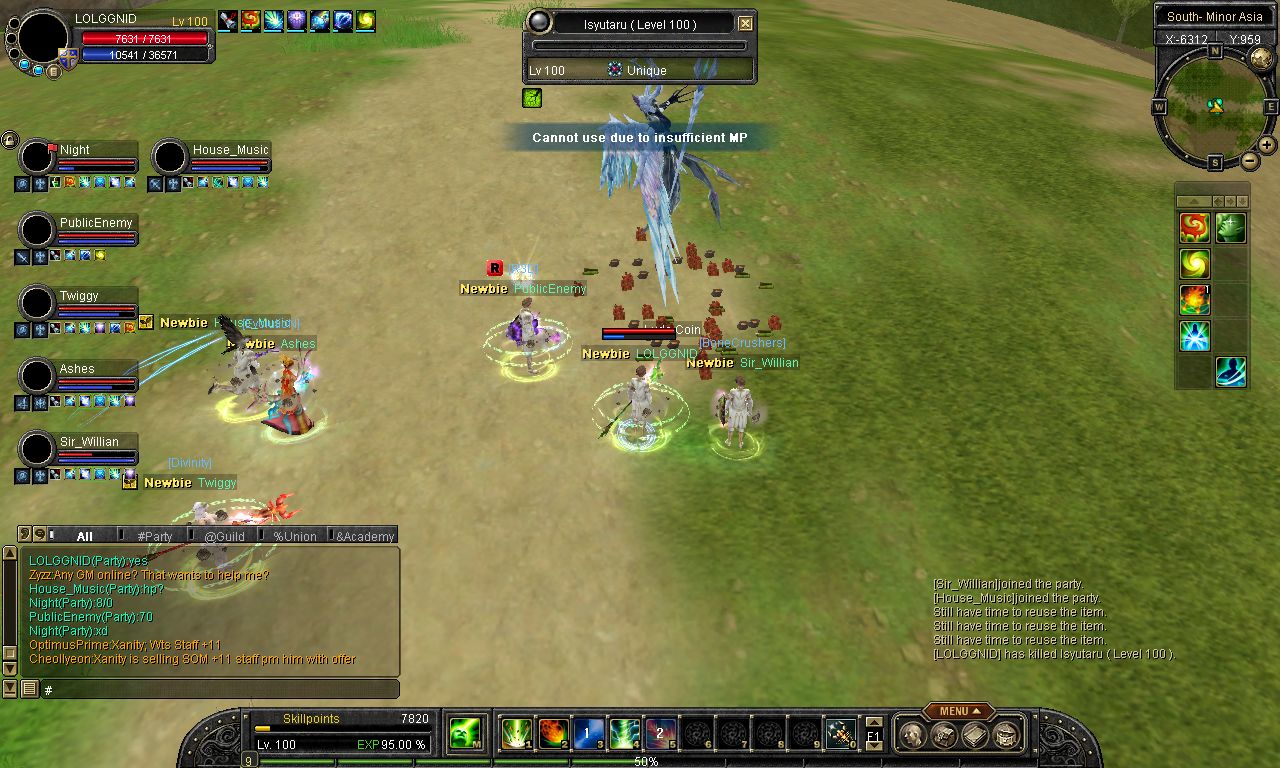Open the world map globe button
This screenshot has width=1280, height=768.
(x=1261, y=59)
